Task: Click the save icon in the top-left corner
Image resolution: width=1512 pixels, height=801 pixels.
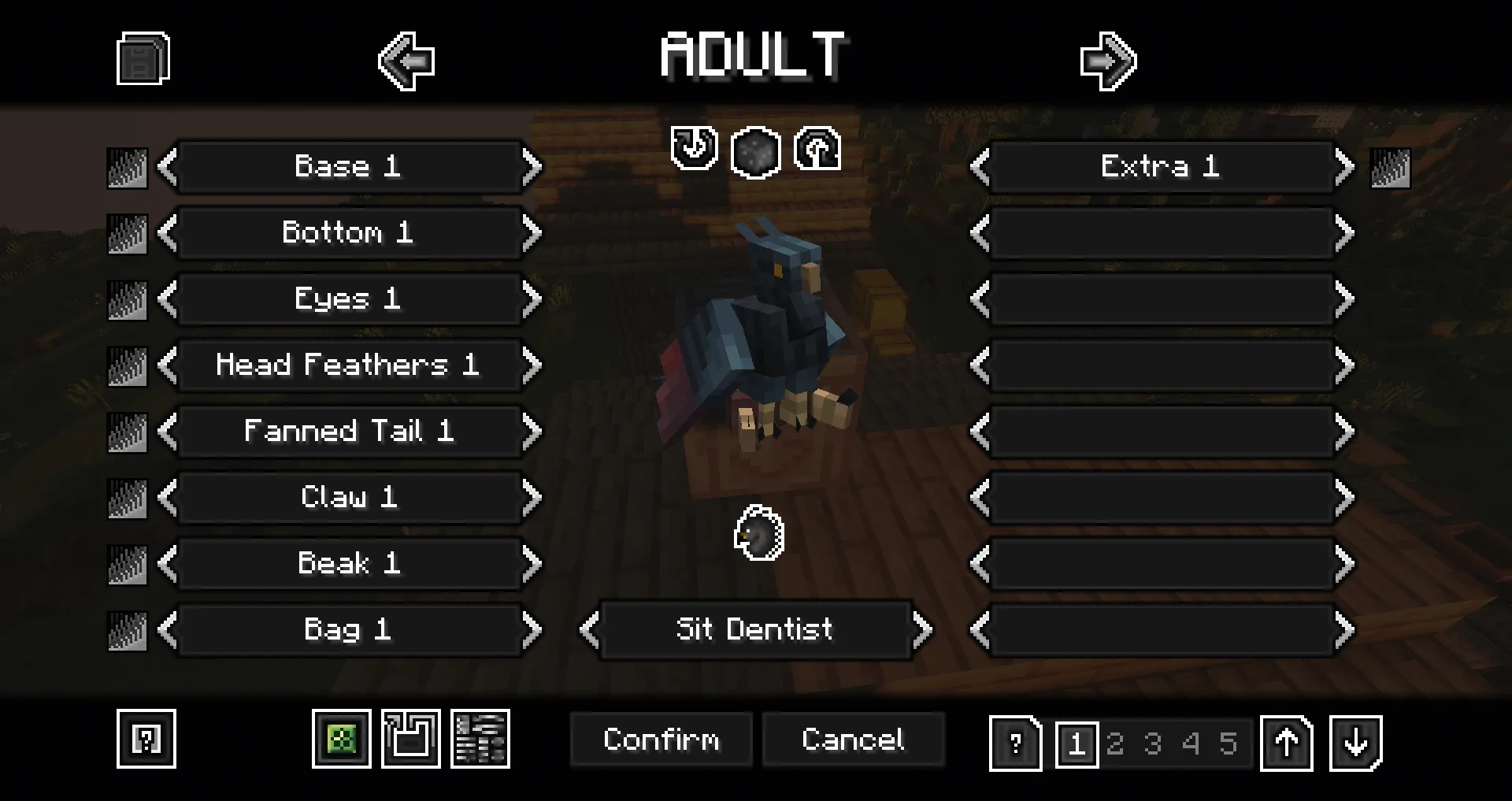Action: pyautogui.click(x=143, y=59)
